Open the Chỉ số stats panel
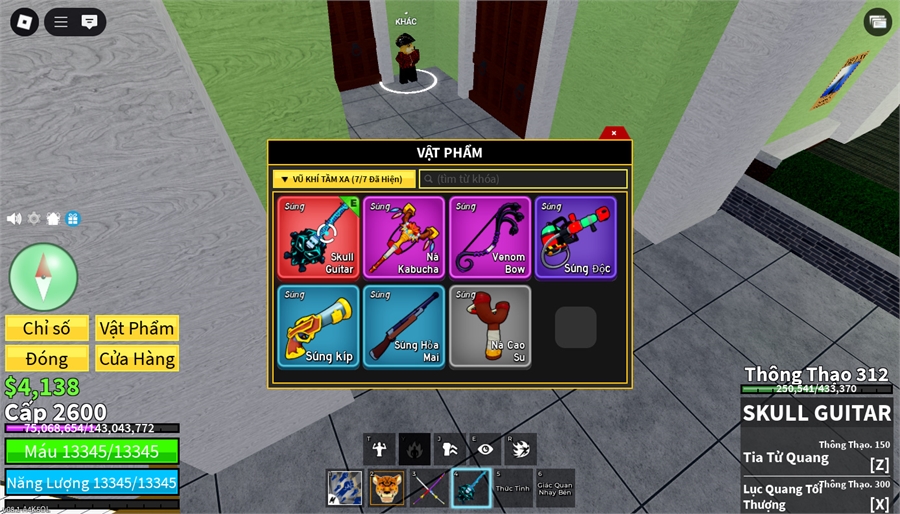Image resolution: width=900 pixels, height=514 pixels. coord(46,329)
